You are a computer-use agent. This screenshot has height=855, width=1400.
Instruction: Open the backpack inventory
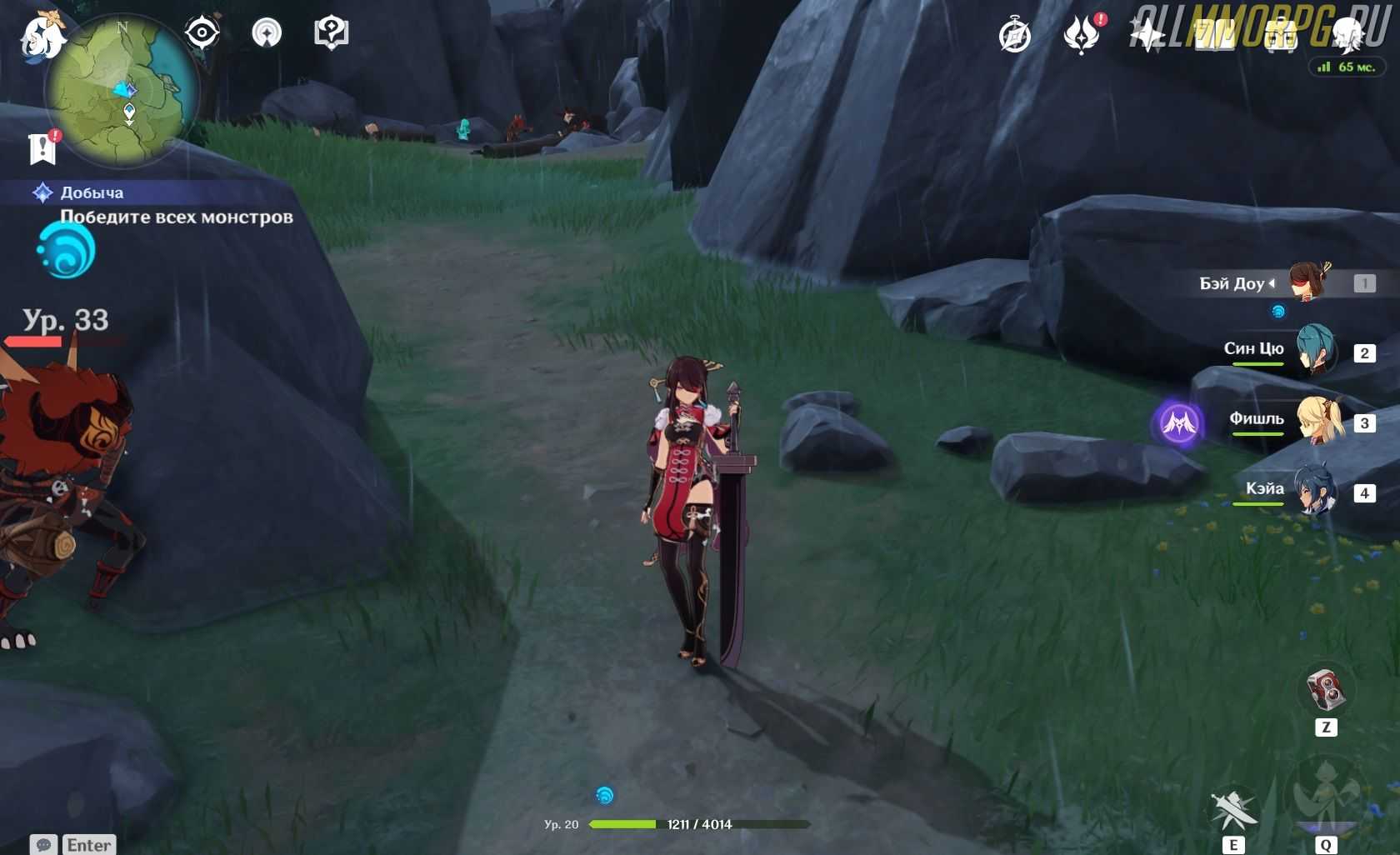(x=1281, y=36)
